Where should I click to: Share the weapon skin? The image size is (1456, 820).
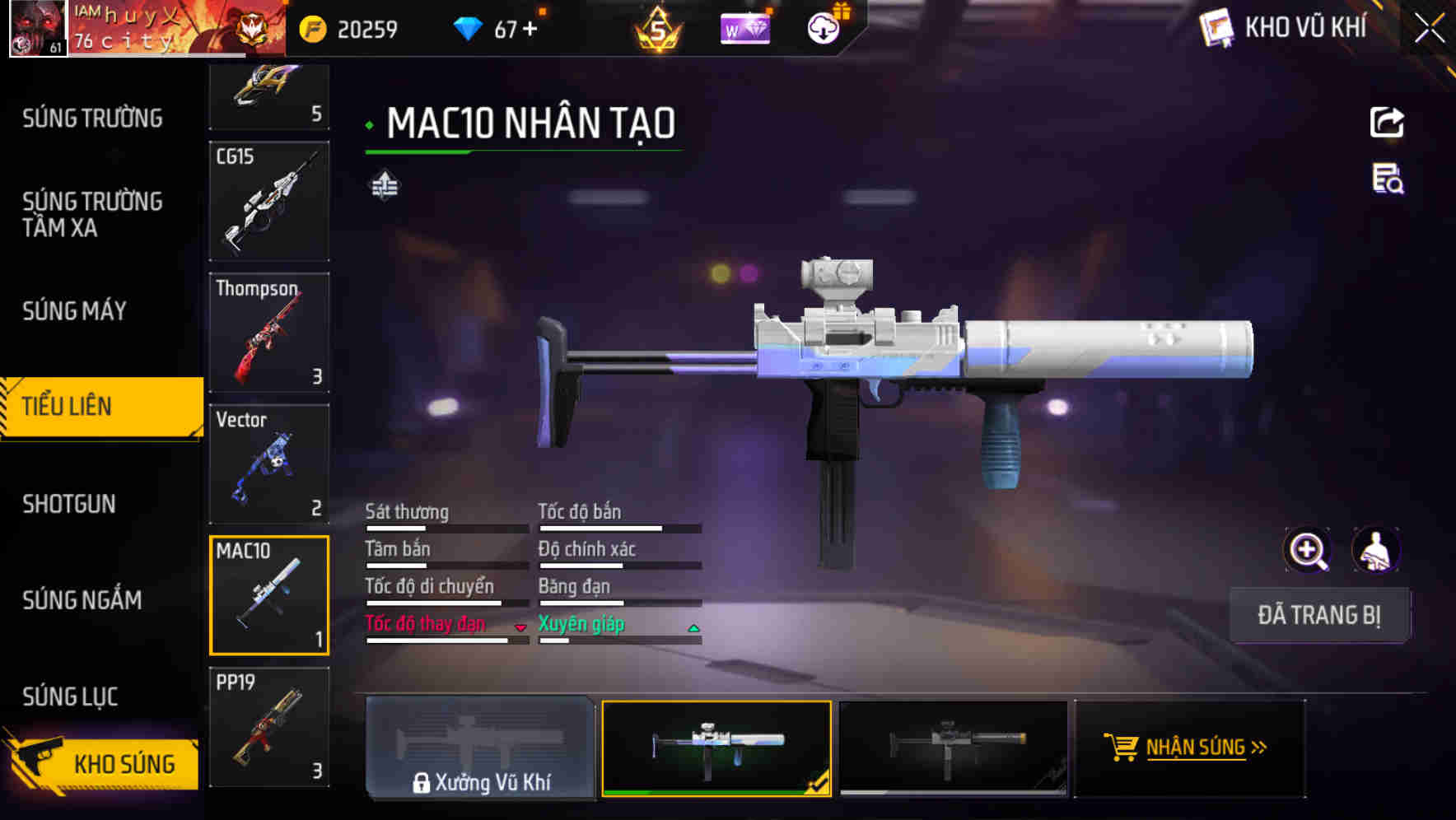pyautogui.click(x=1387, y=123)
